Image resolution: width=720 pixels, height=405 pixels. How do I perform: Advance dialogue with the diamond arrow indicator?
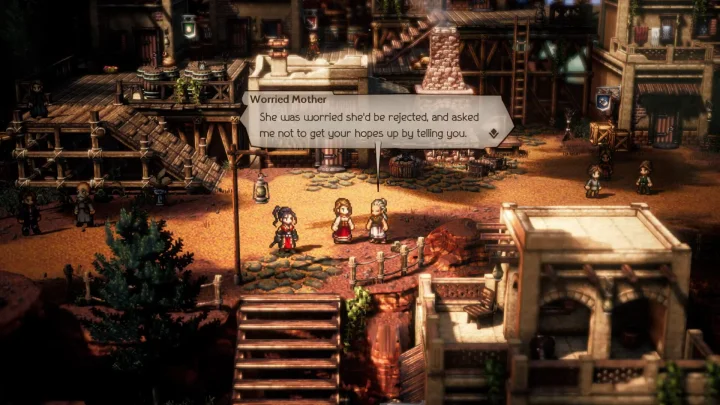(493, 133)
